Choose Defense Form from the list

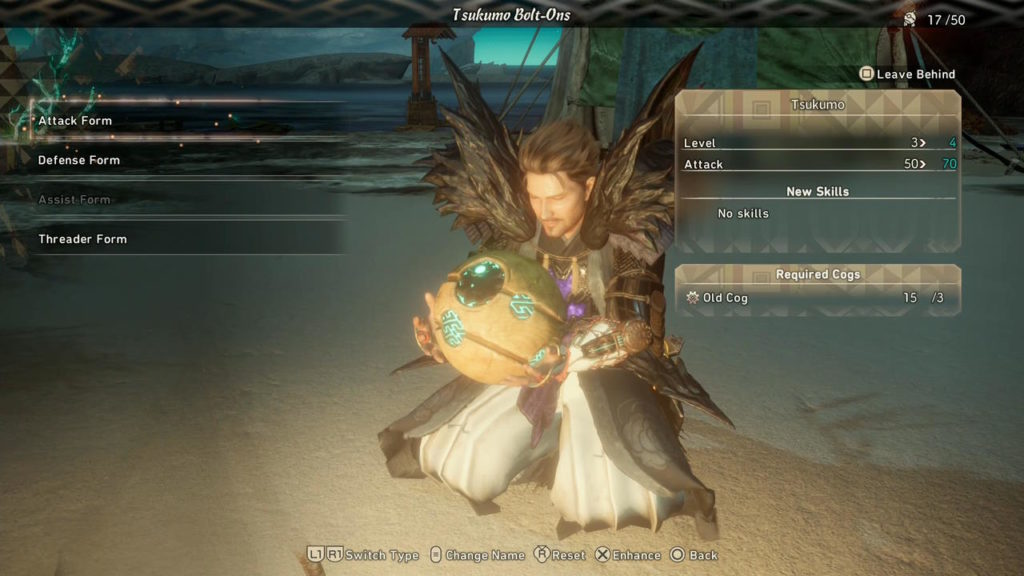pyautogui.click(x=79, y=160)
